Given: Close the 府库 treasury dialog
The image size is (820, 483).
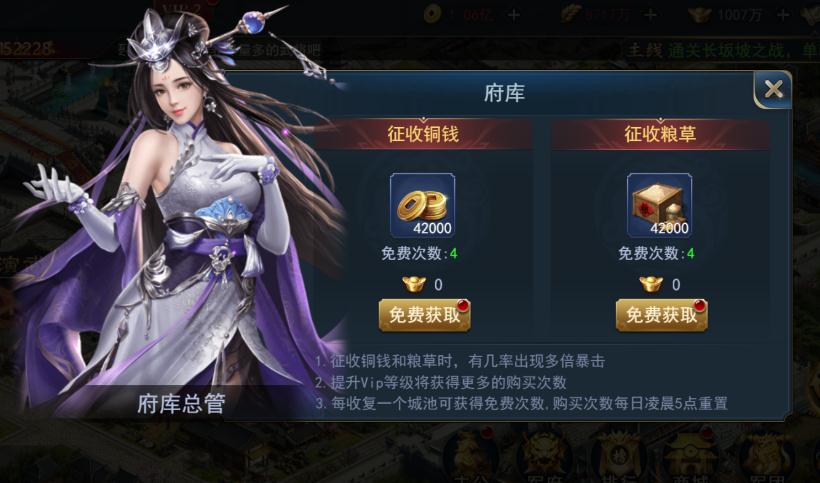Looking at the screenshot, I should click(773, 89).
